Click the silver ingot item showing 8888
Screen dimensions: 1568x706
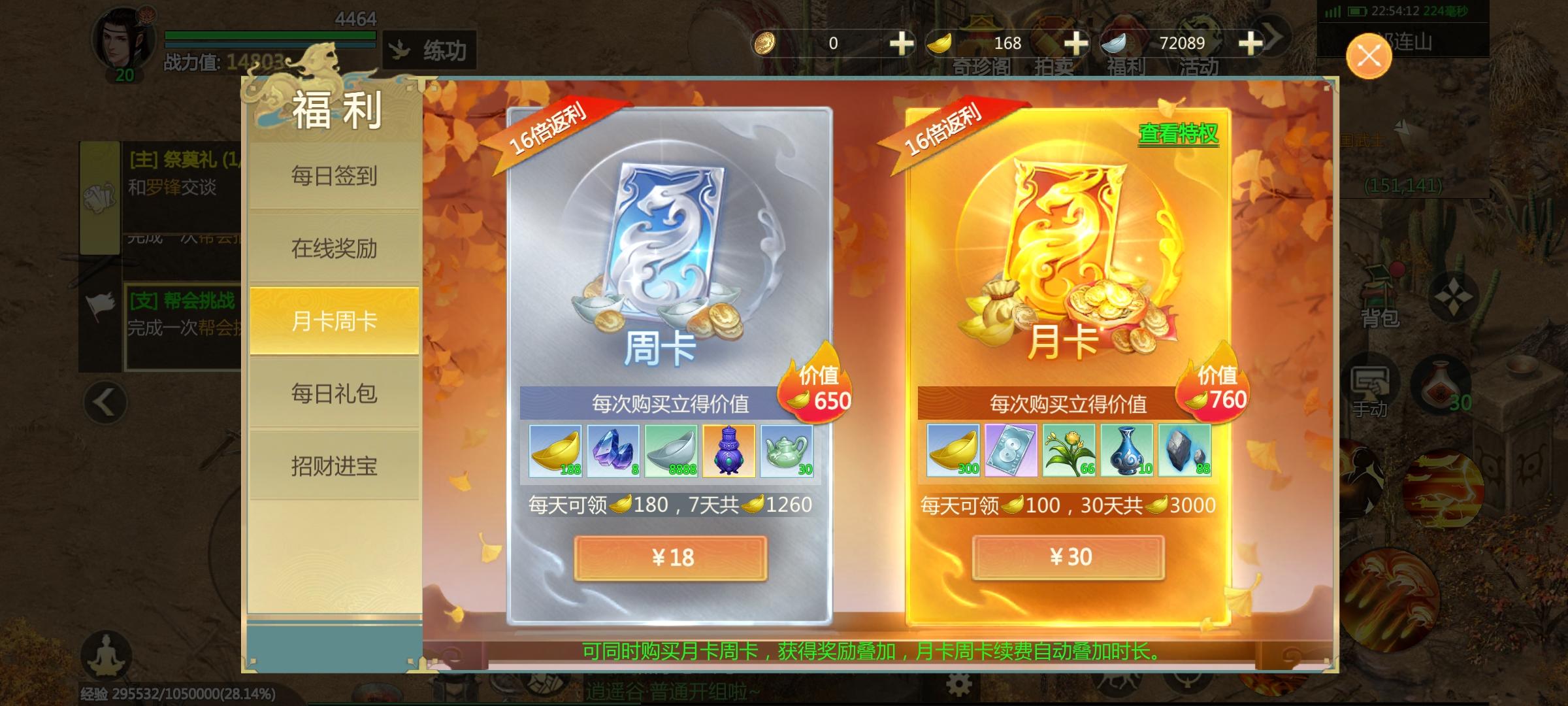670,451
